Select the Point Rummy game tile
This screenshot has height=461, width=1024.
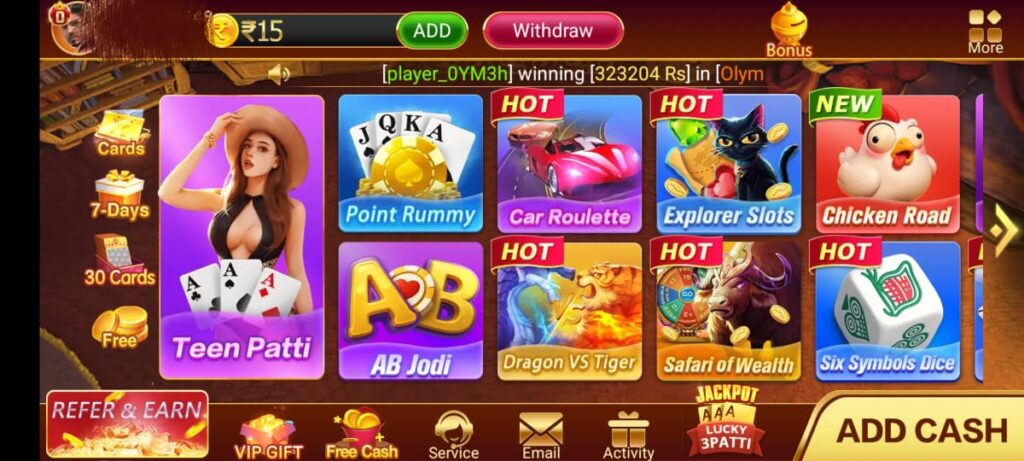(x=410, y=163)
